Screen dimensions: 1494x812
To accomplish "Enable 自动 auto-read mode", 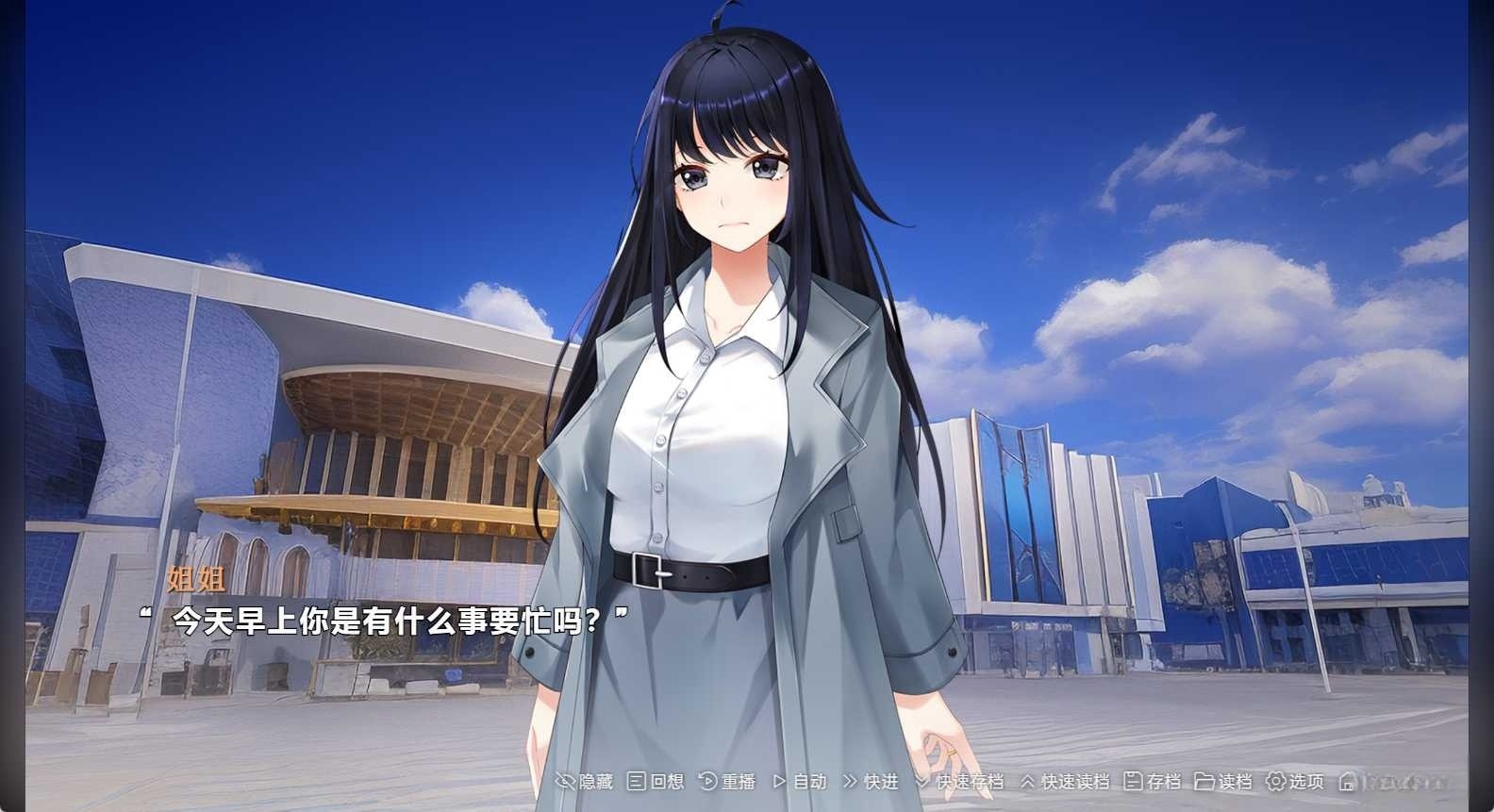I will 806,782.
